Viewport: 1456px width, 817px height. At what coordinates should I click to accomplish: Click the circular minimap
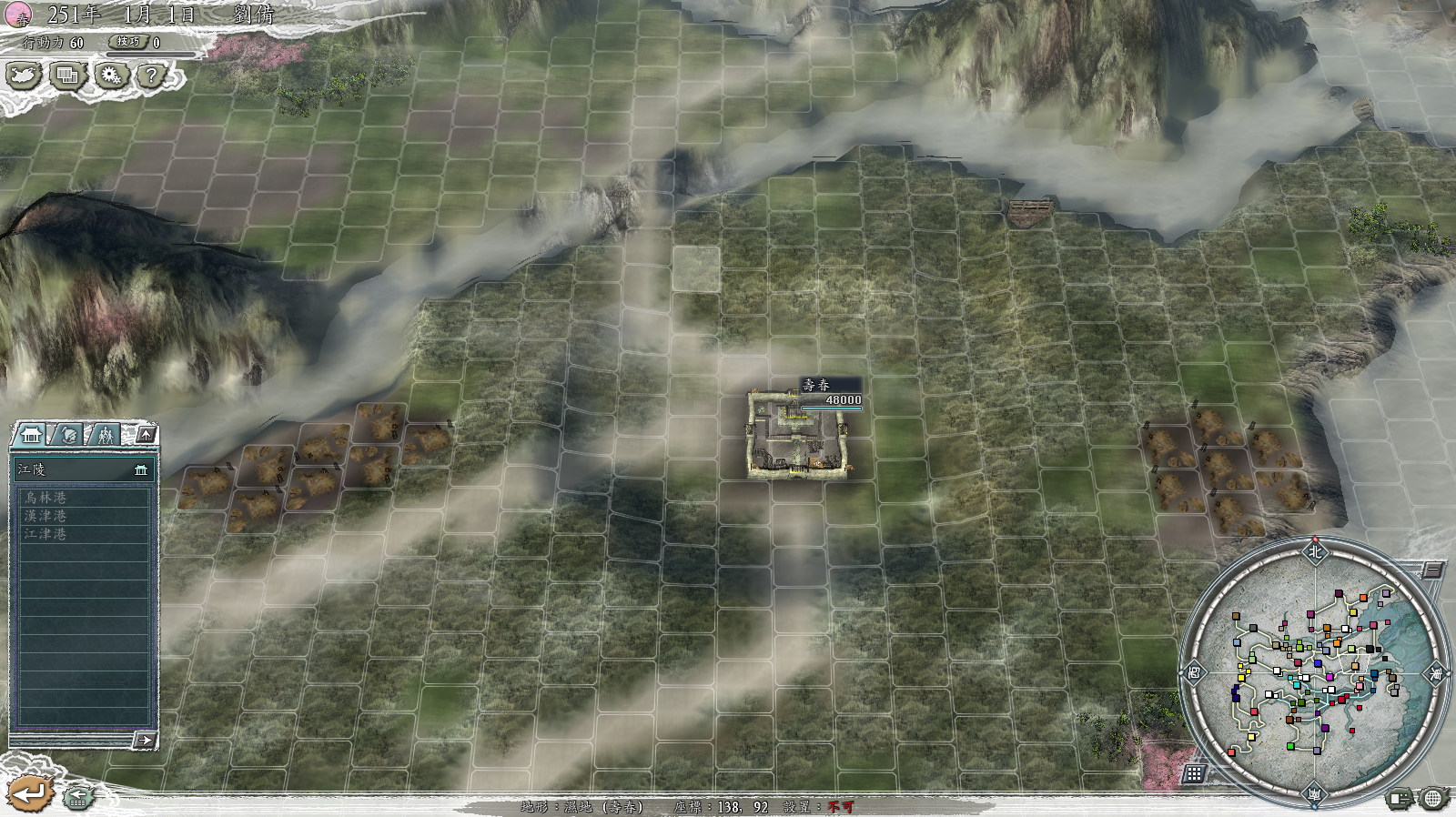1314,672
